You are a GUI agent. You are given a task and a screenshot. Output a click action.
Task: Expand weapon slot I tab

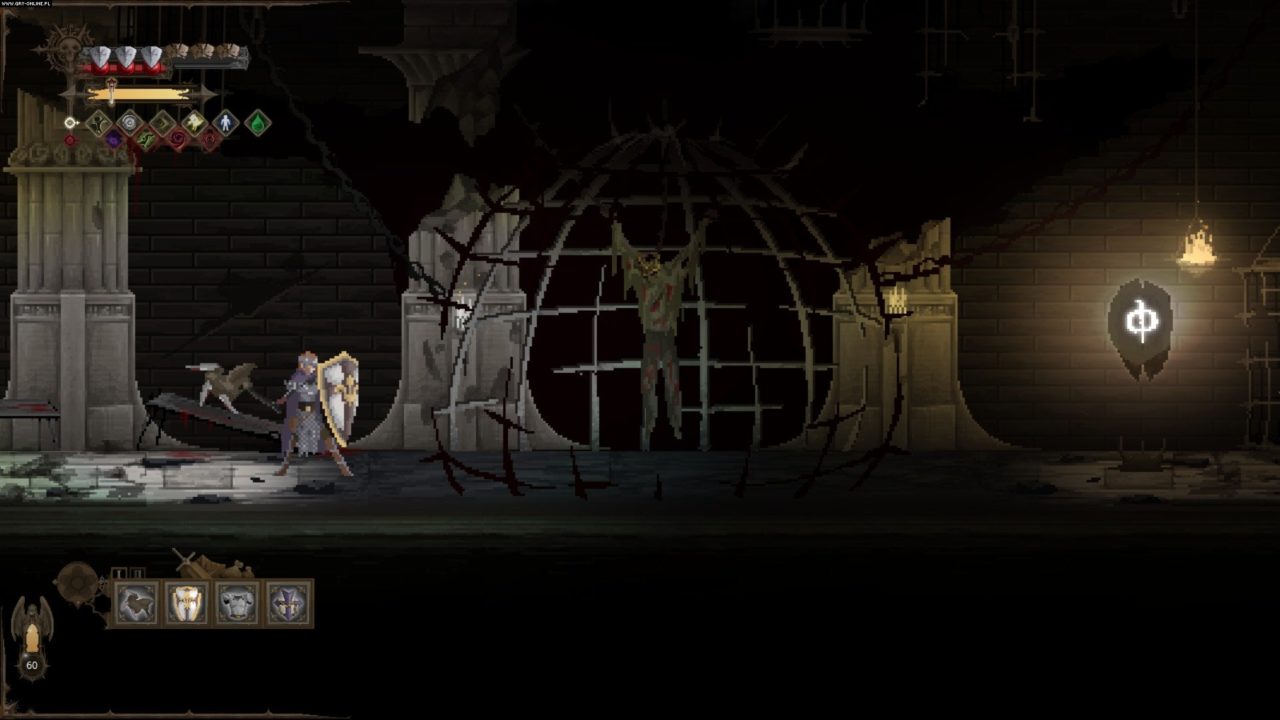pos(119,571)
